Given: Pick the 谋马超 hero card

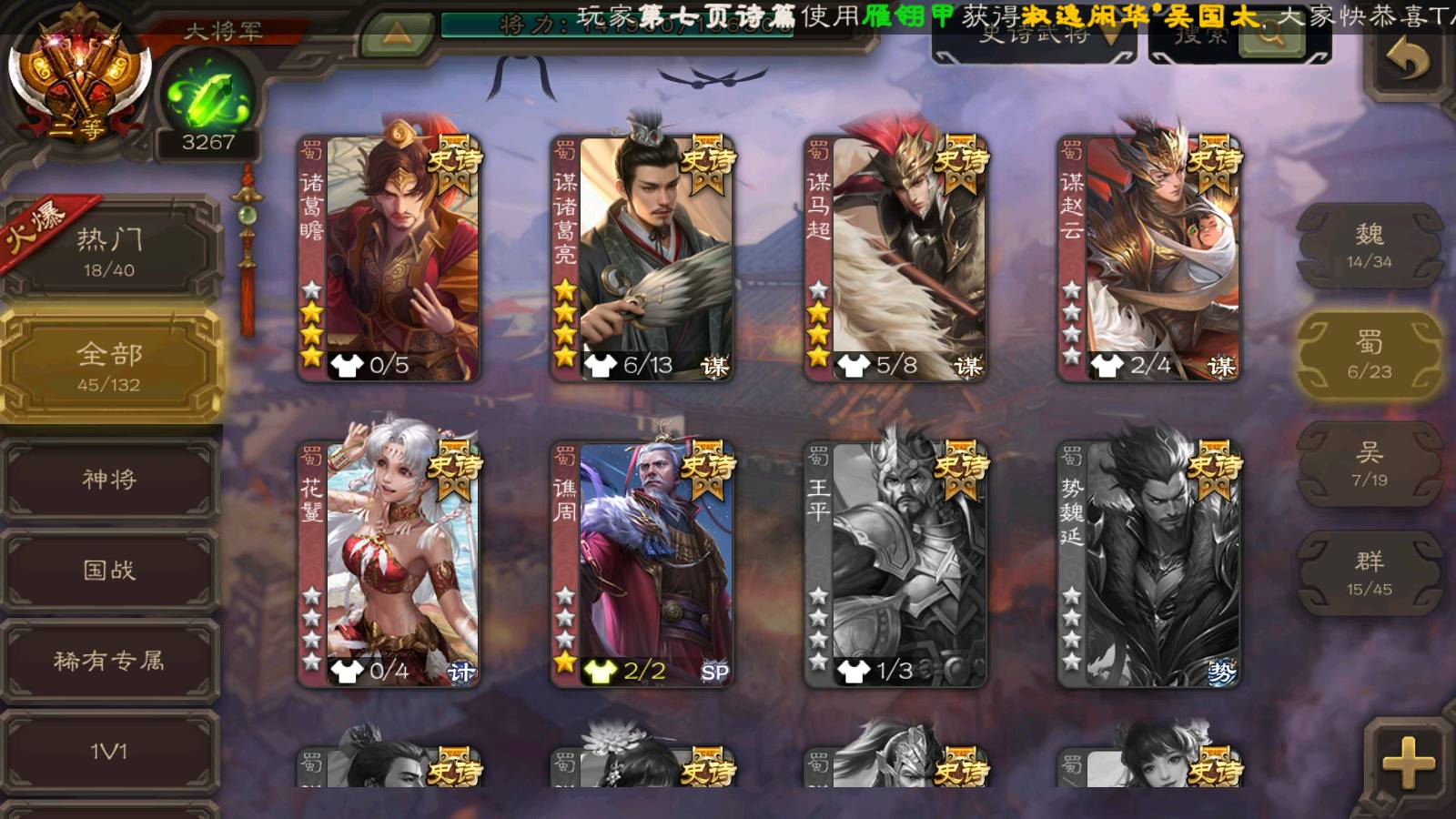Looking at the screenshot, I should coord(895,259).
